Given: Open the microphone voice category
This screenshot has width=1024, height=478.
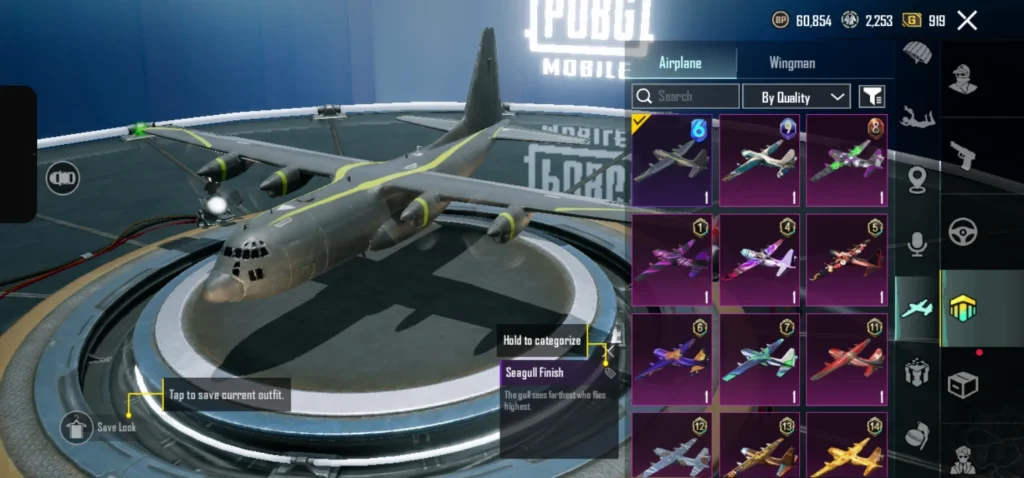Looking at the screenshot, I should coord(917,244).
